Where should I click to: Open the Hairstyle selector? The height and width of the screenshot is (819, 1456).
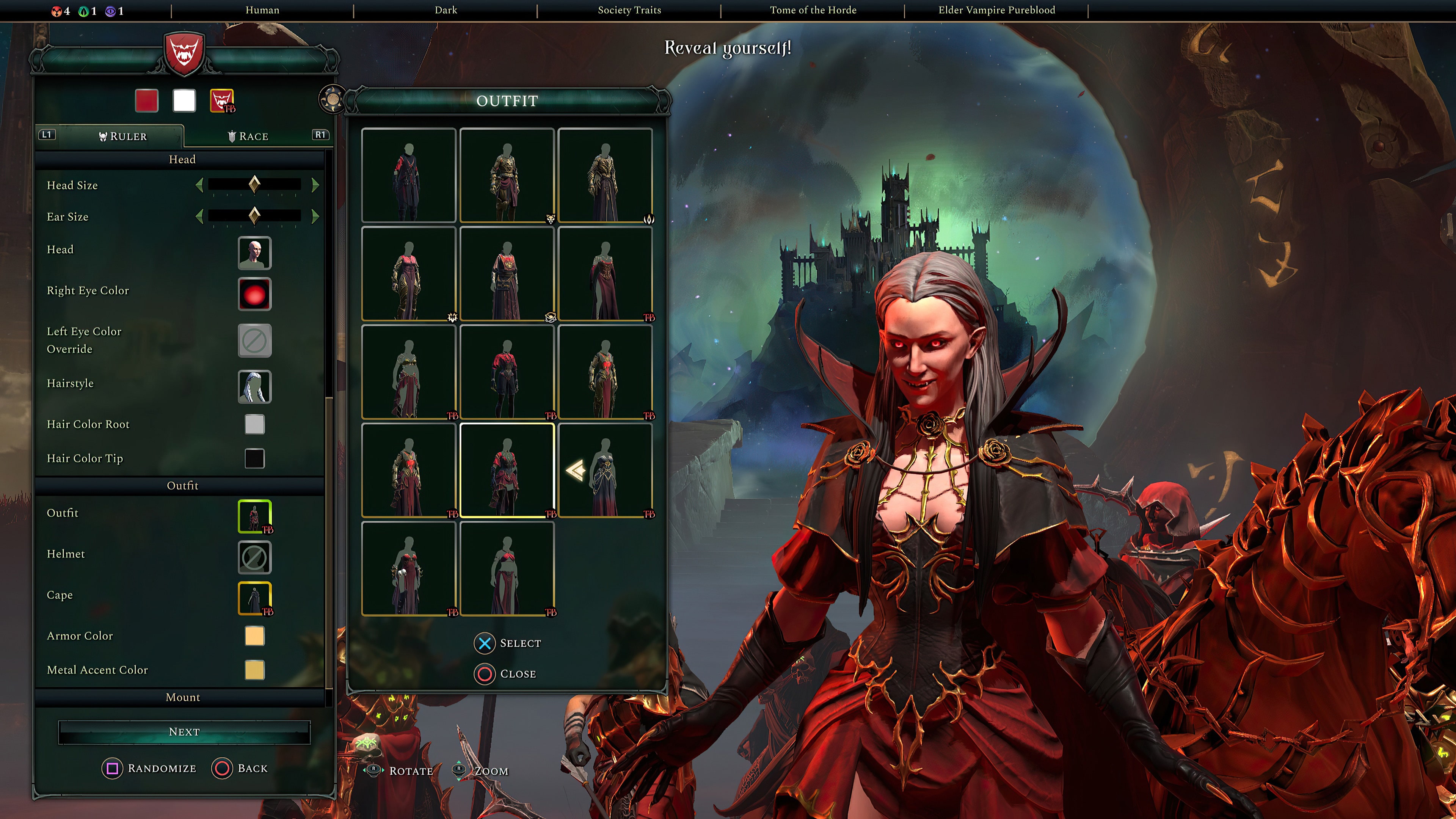pyautogui.click(x=254, y=387)
